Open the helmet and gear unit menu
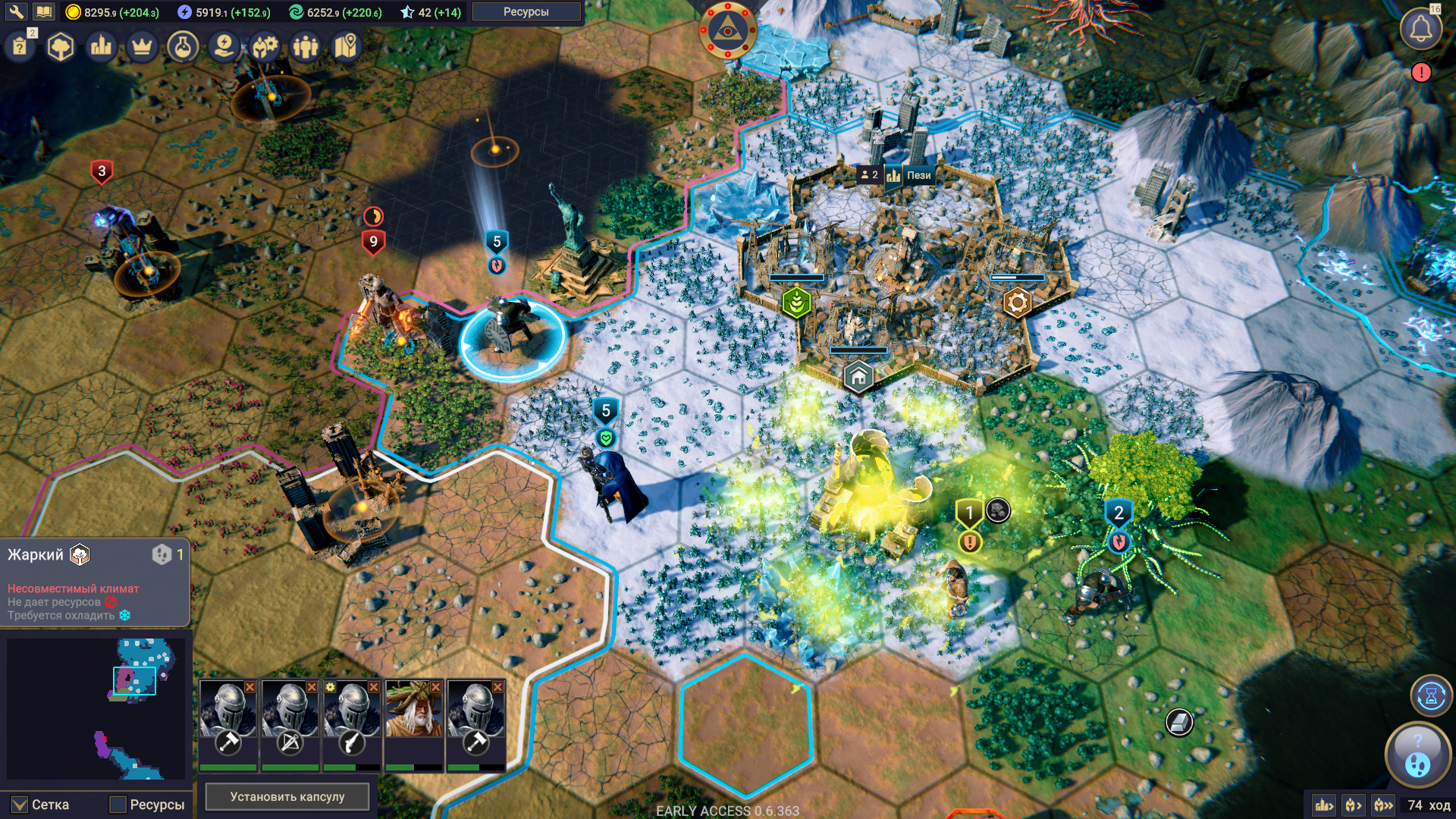Image resolution: width=1456 pixels, height=819 pixels. (x=265, y=47)
